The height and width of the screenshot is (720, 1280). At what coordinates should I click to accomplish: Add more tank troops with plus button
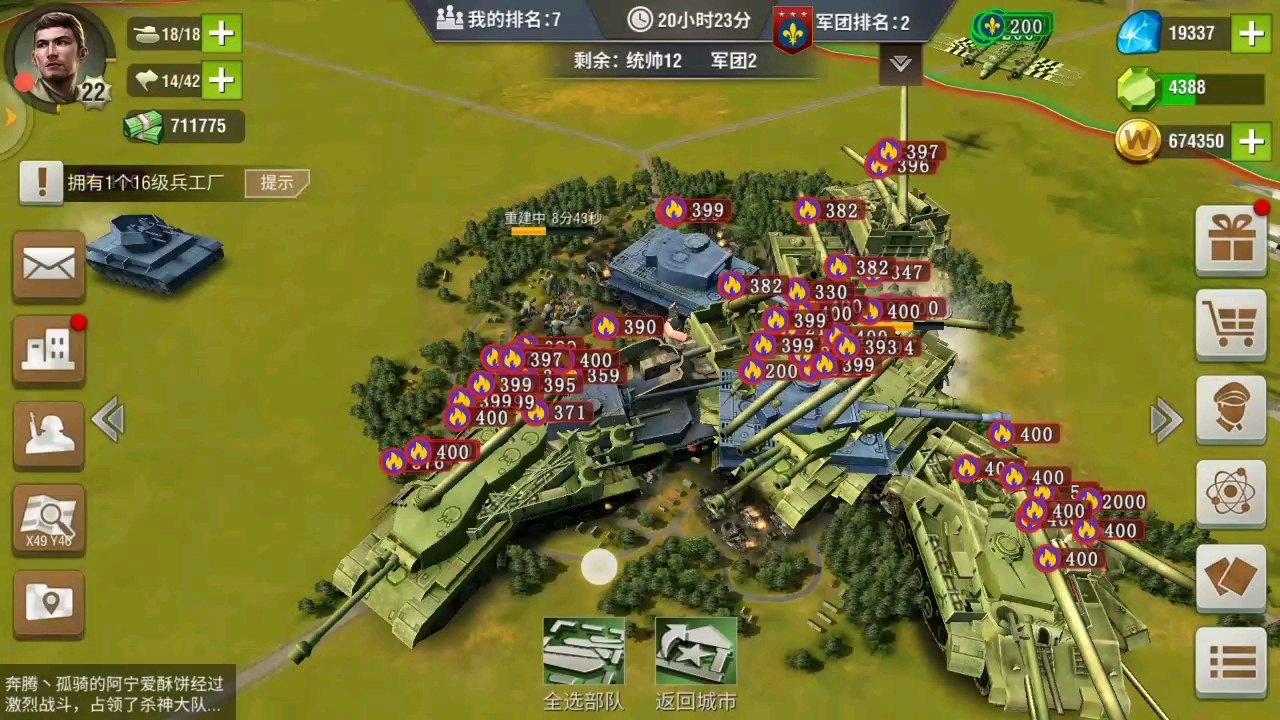[x=222, y=34]
